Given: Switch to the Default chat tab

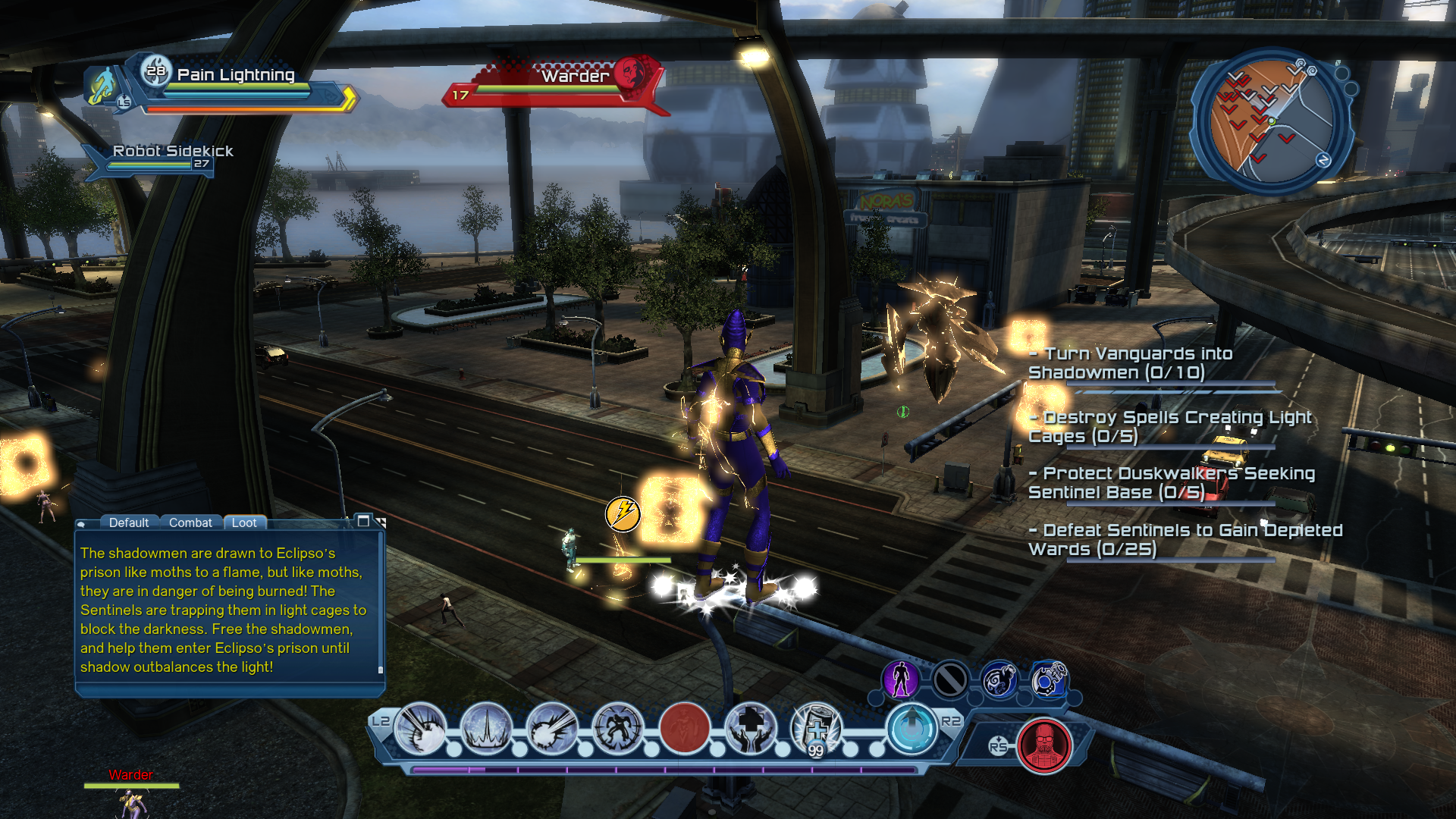Looking at the screenshot, I should tap(128, 522).
